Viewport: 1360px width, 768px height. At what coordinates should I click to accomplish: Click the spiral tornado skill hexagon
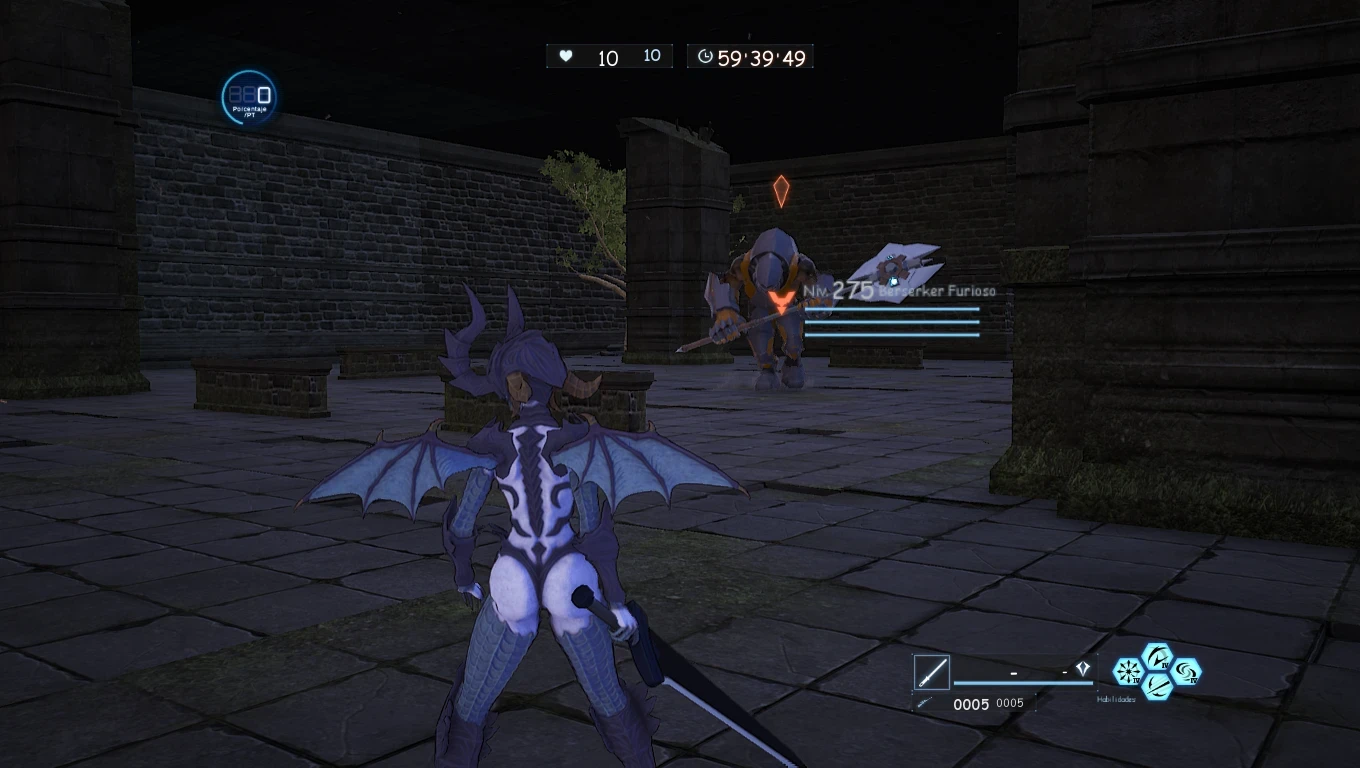coord(1186,672)
